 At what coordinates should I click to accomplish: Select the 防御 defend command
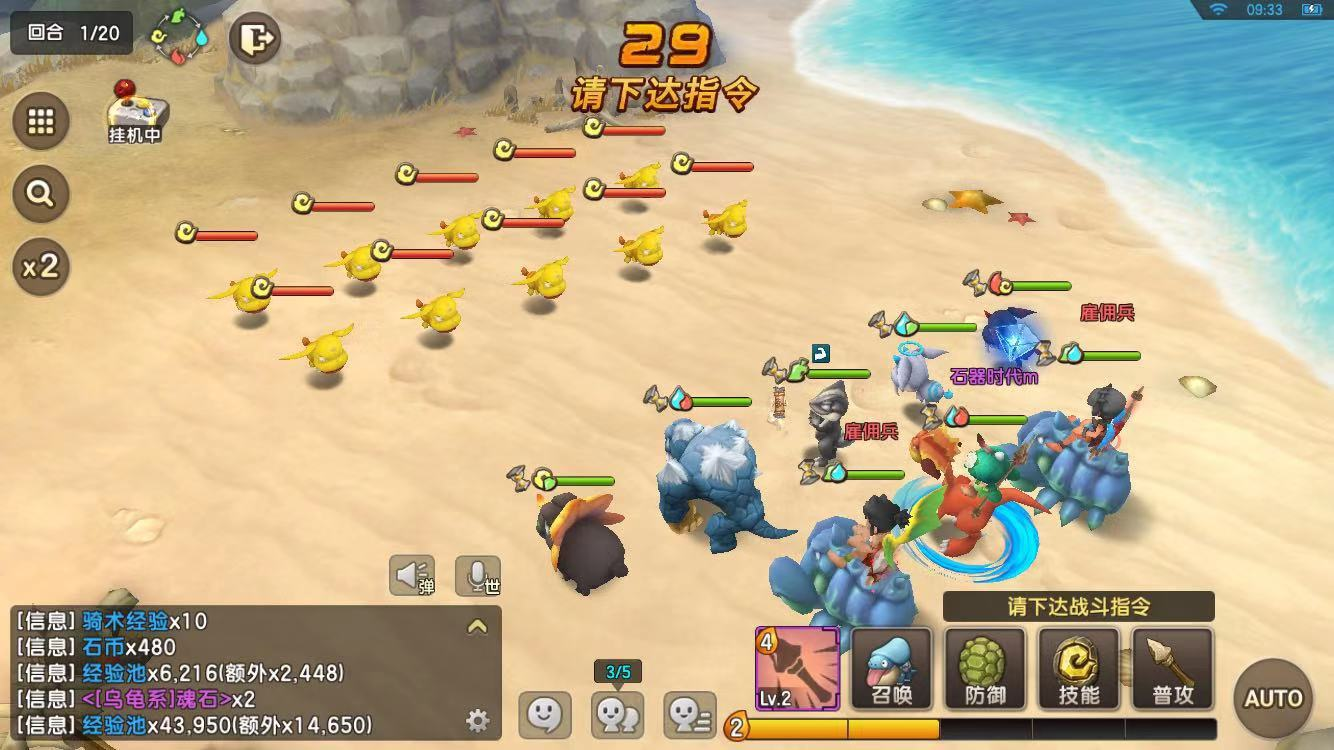pos(984,668)
